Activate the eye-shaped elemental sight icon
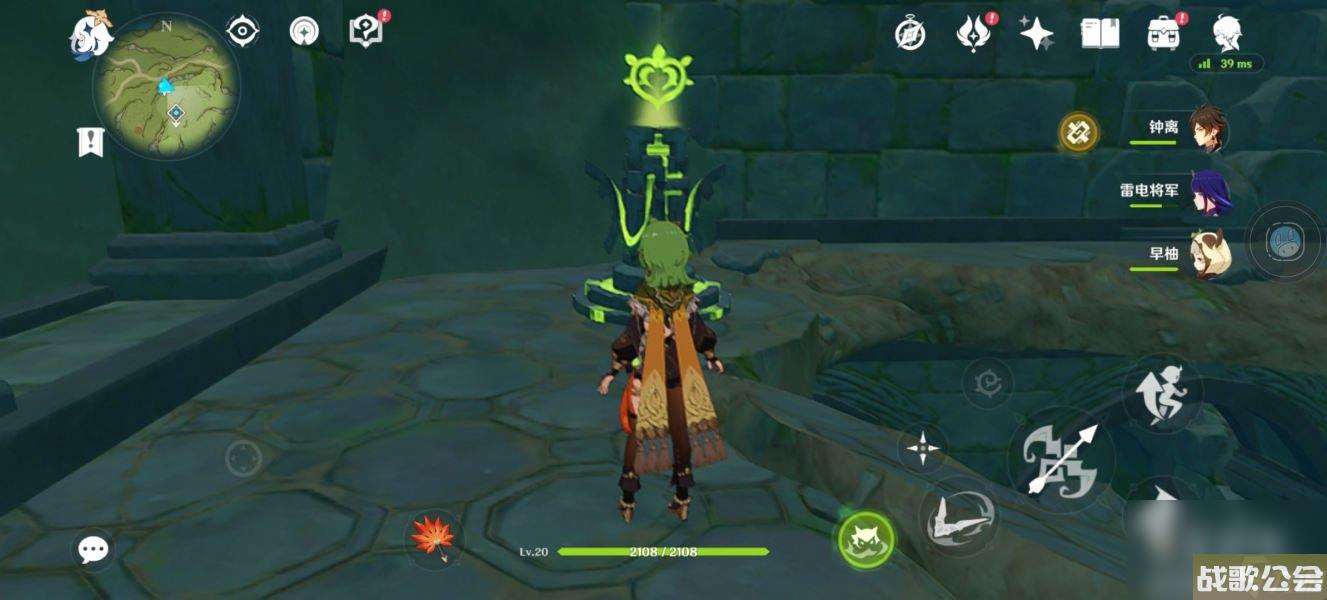This screenshot has height=600, width=1327. coord(242,32)
